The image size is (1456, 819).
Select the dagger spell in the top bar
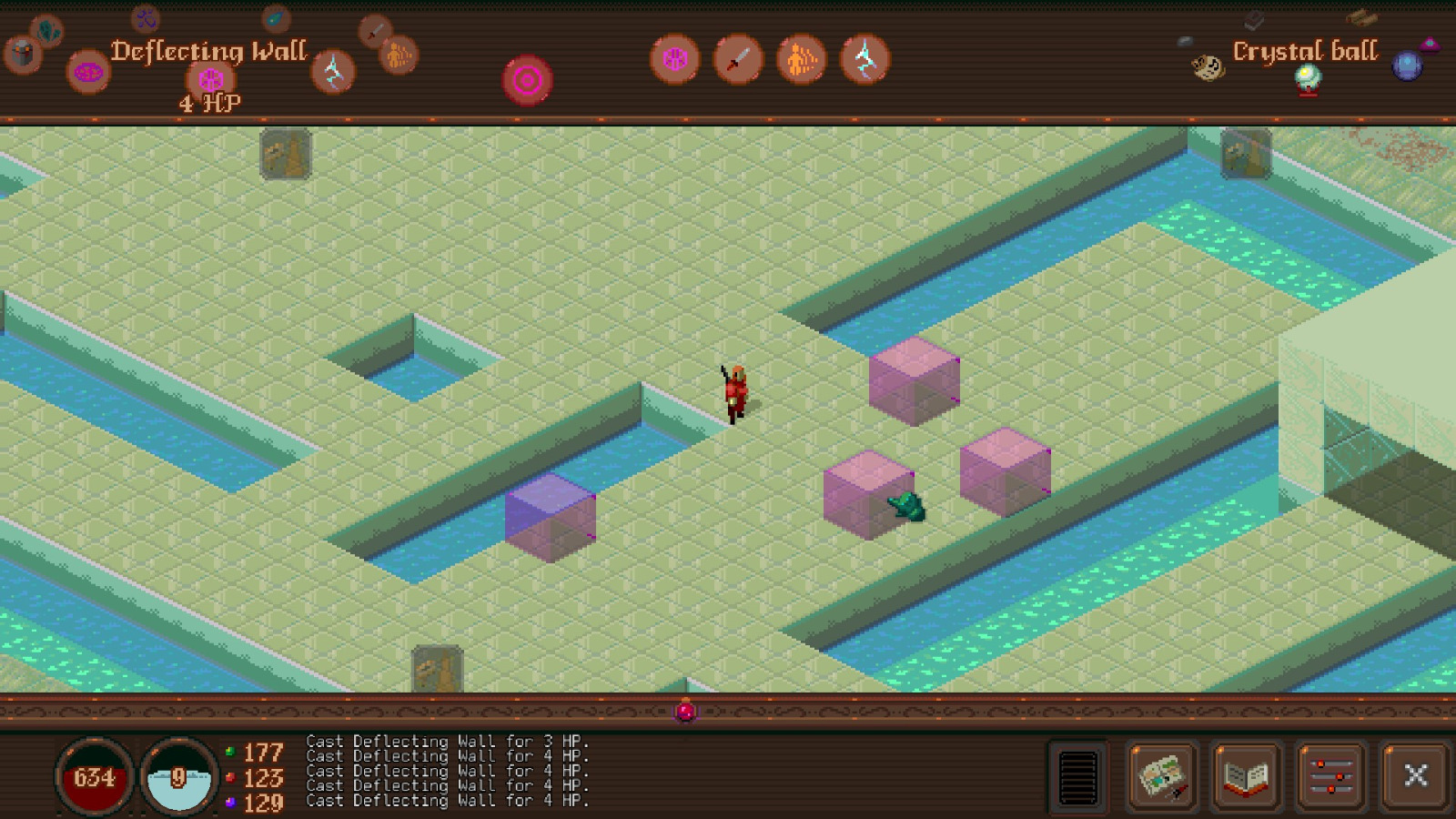[738, 57]
